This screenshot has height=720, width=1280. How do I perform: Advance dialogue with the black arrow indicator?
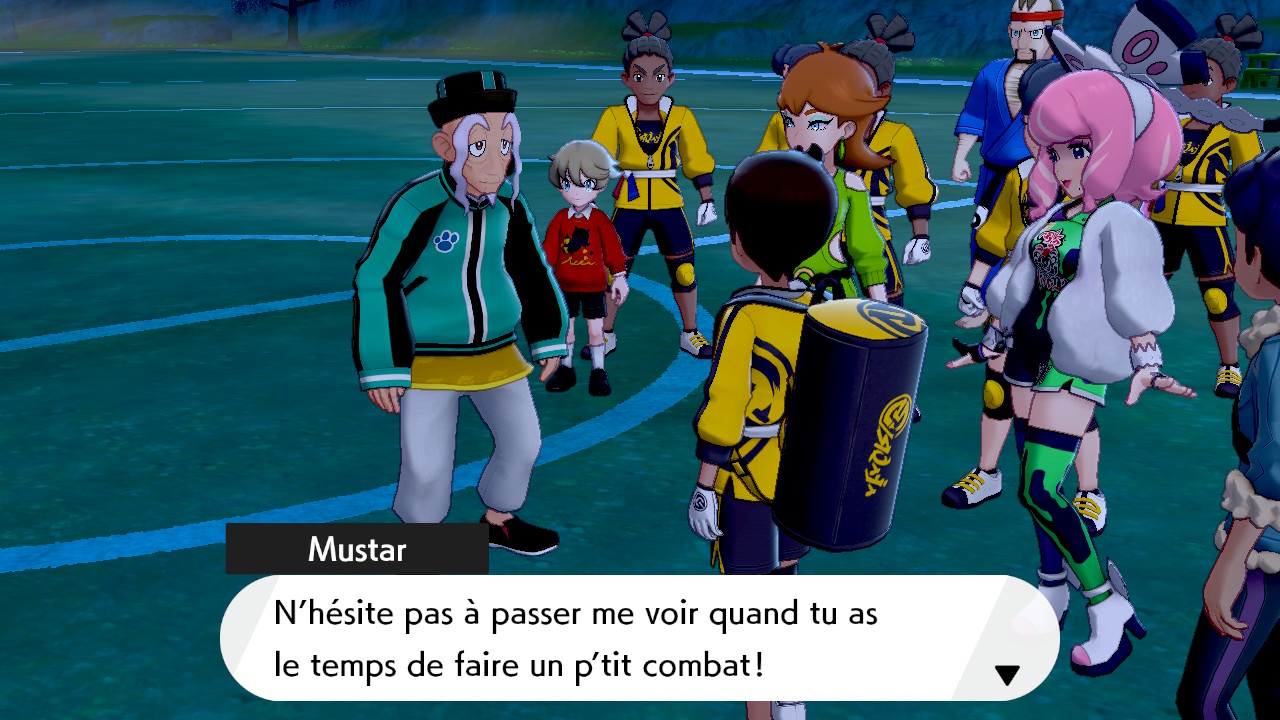pos(1006,675)
